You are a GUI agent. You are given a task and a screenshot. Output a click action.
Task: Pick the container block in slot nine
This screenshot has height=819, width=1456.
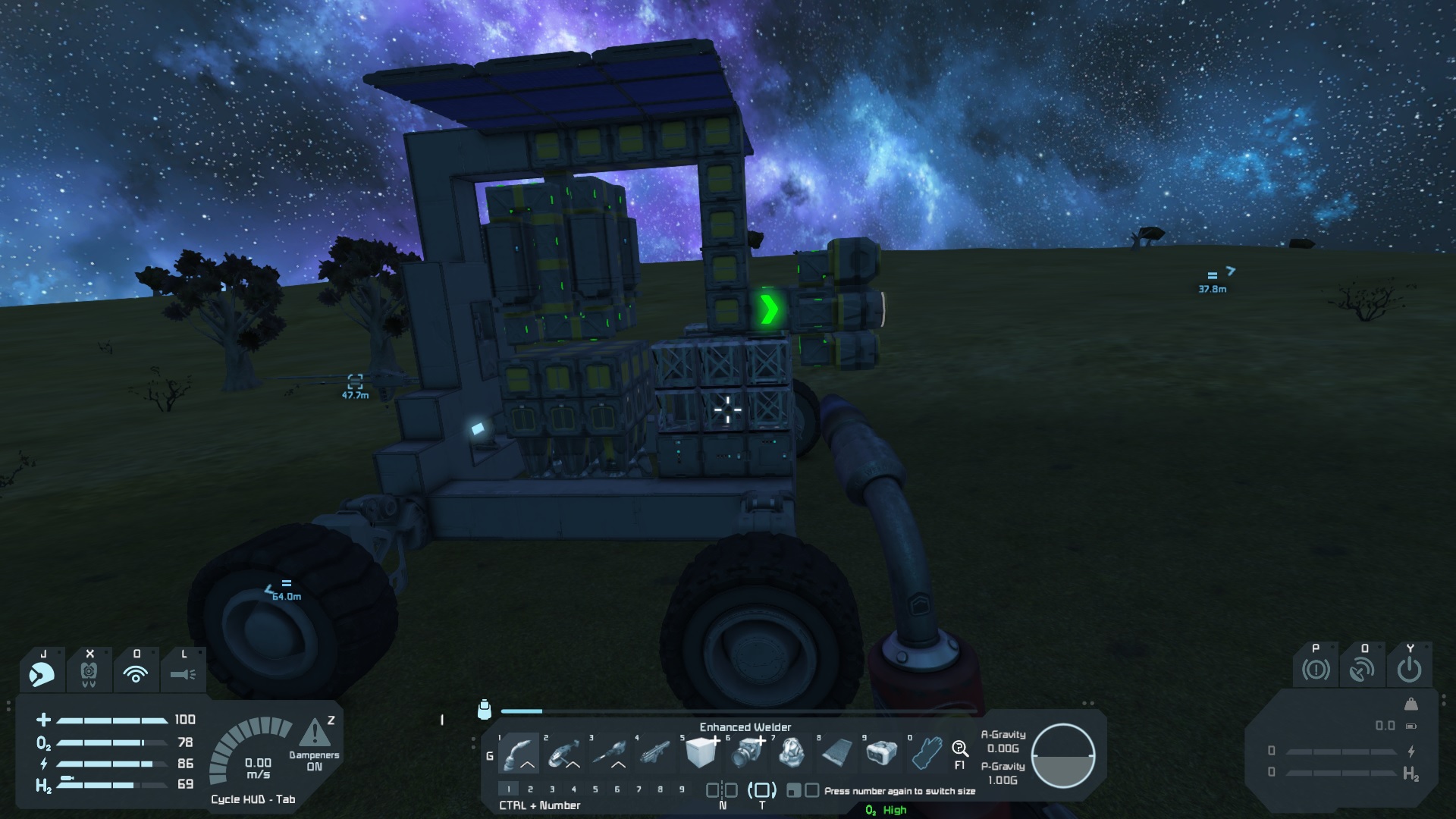tap(881, 752)
